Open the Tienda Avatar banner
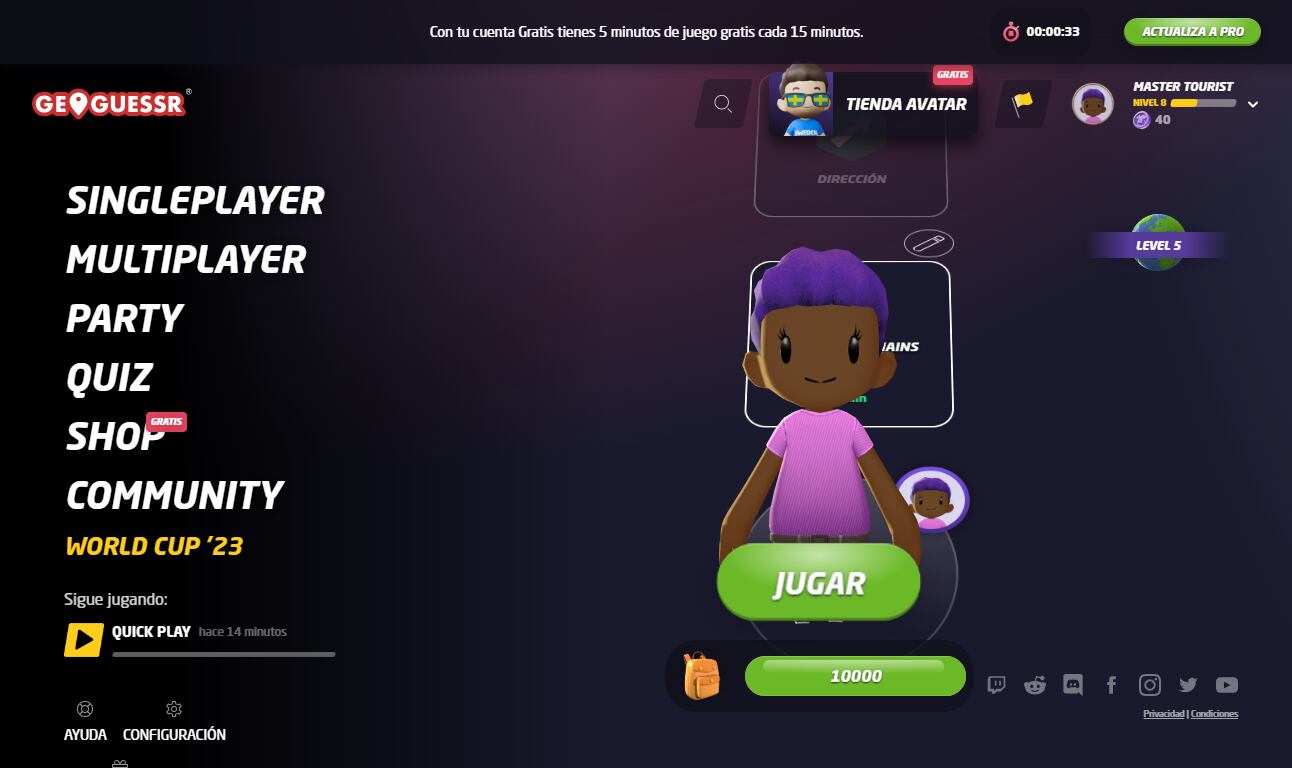The image size is (1292, 768). coord(873,104)
